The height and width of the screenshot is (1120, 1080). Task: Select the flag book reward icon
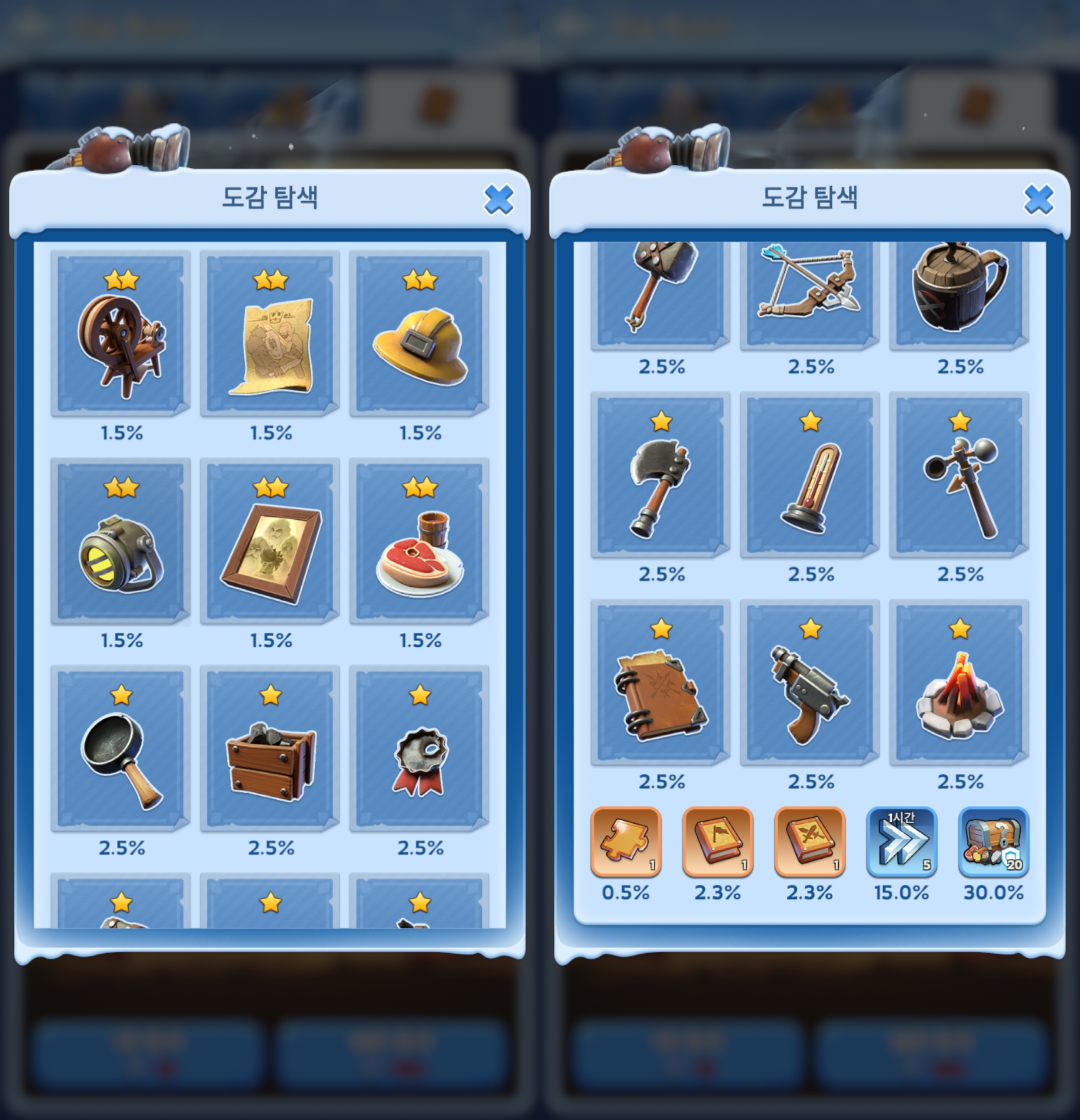[x=718, y=842]
